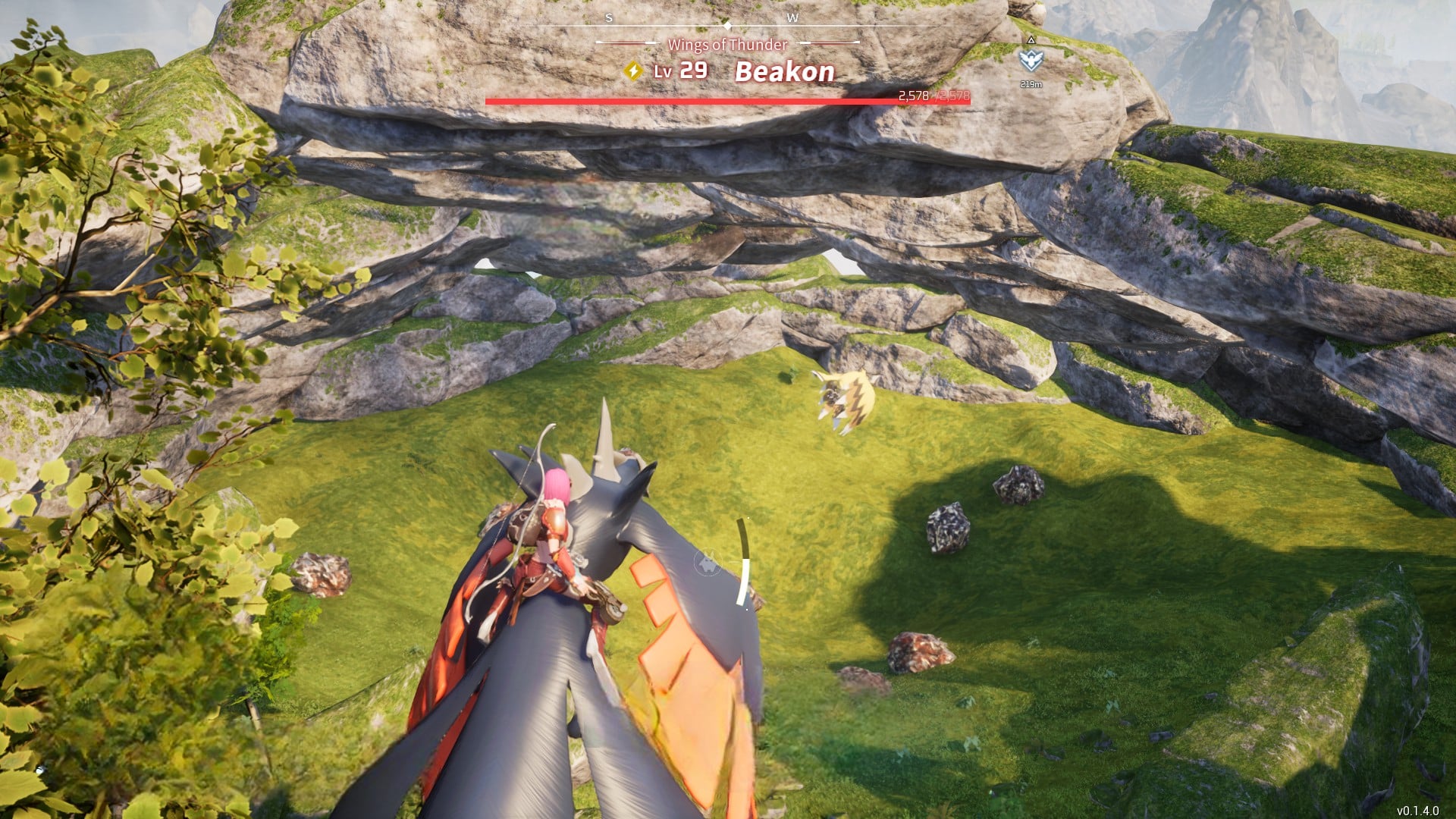
Task: Click the white dot below the stamina gauge
Action: pos(748,608)
